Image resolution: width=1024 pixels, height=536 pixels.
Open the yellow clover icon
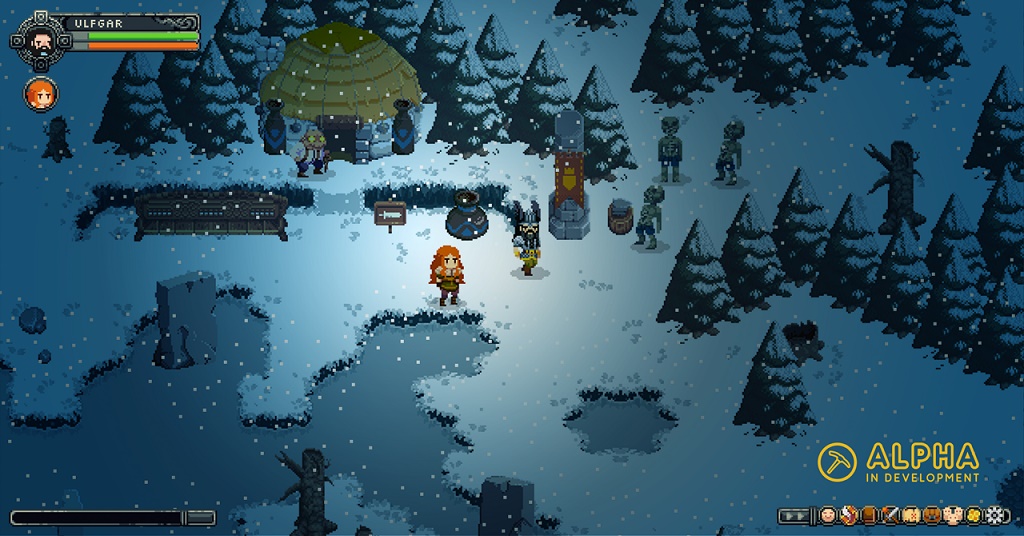(x=974, y=516)
